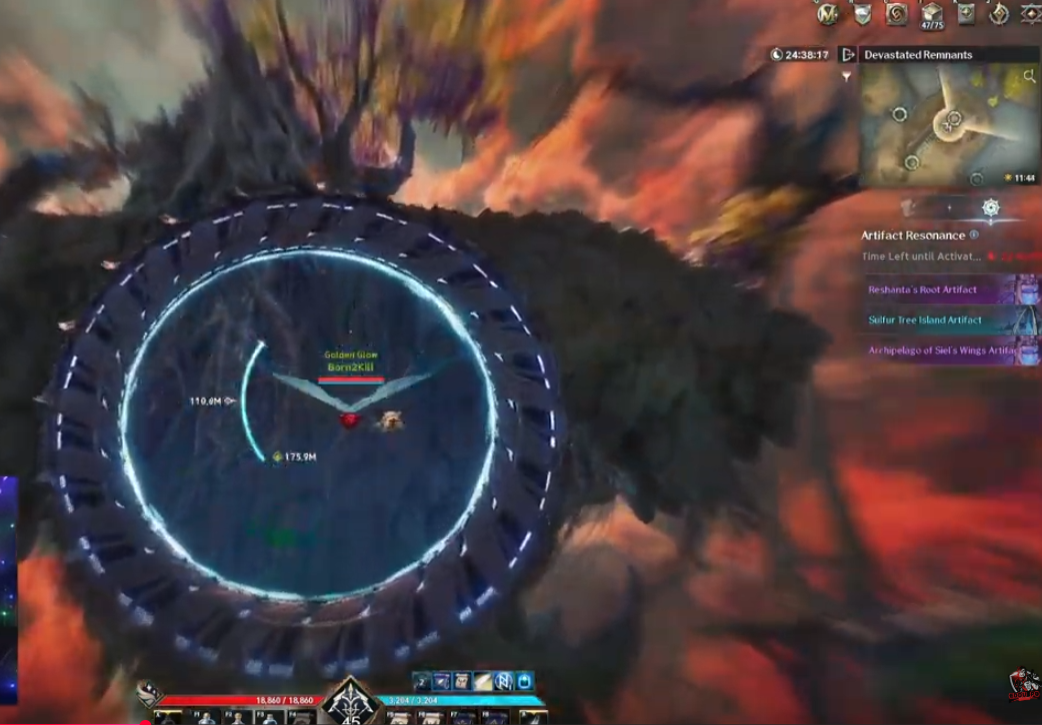Screen dimensions: 1042x725
Task: Open the gold M coin menu icon
Action: [x=828, y=14]
